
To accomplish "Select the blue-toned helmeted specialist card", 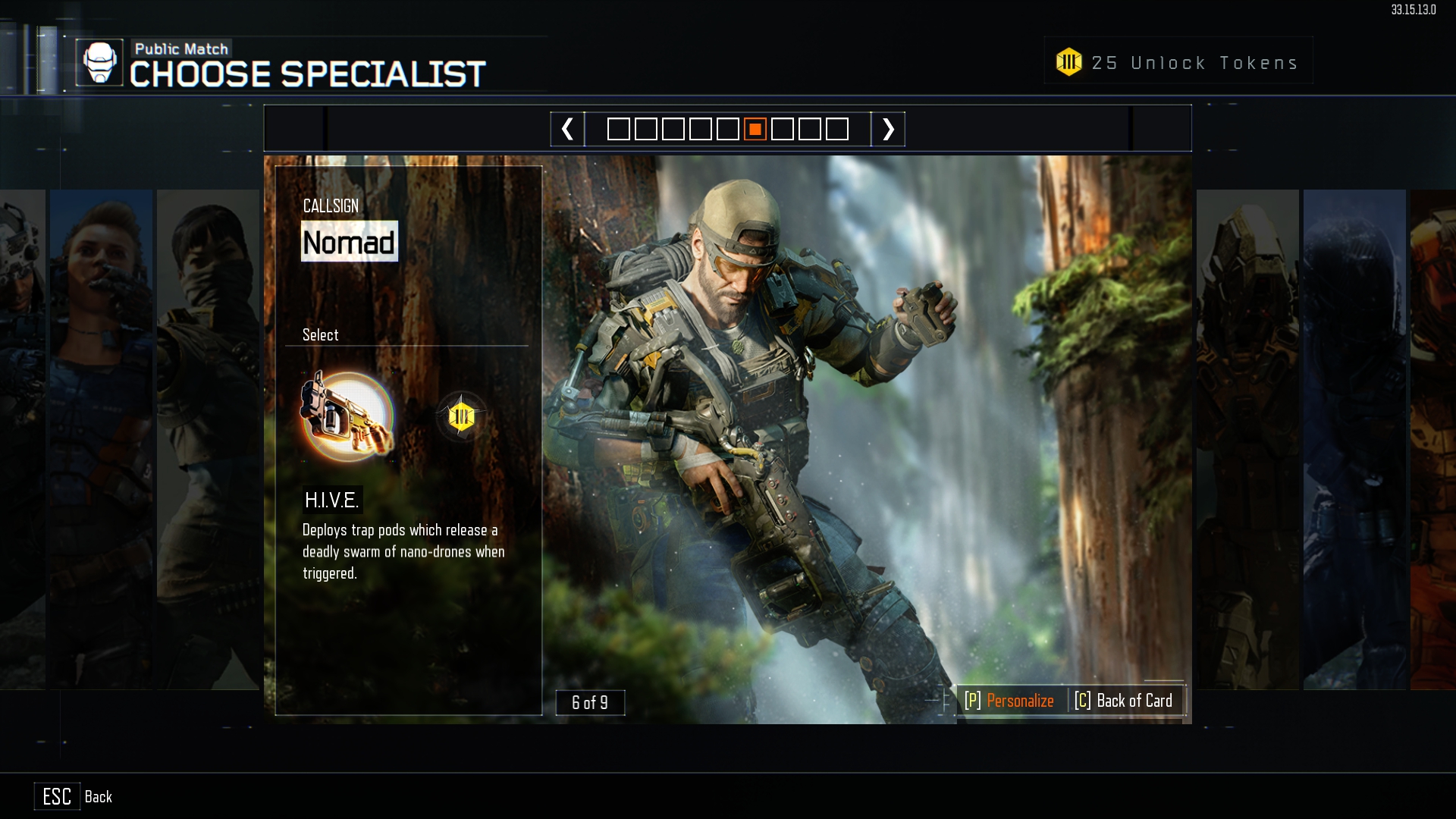I will (x=1354, y=438).
